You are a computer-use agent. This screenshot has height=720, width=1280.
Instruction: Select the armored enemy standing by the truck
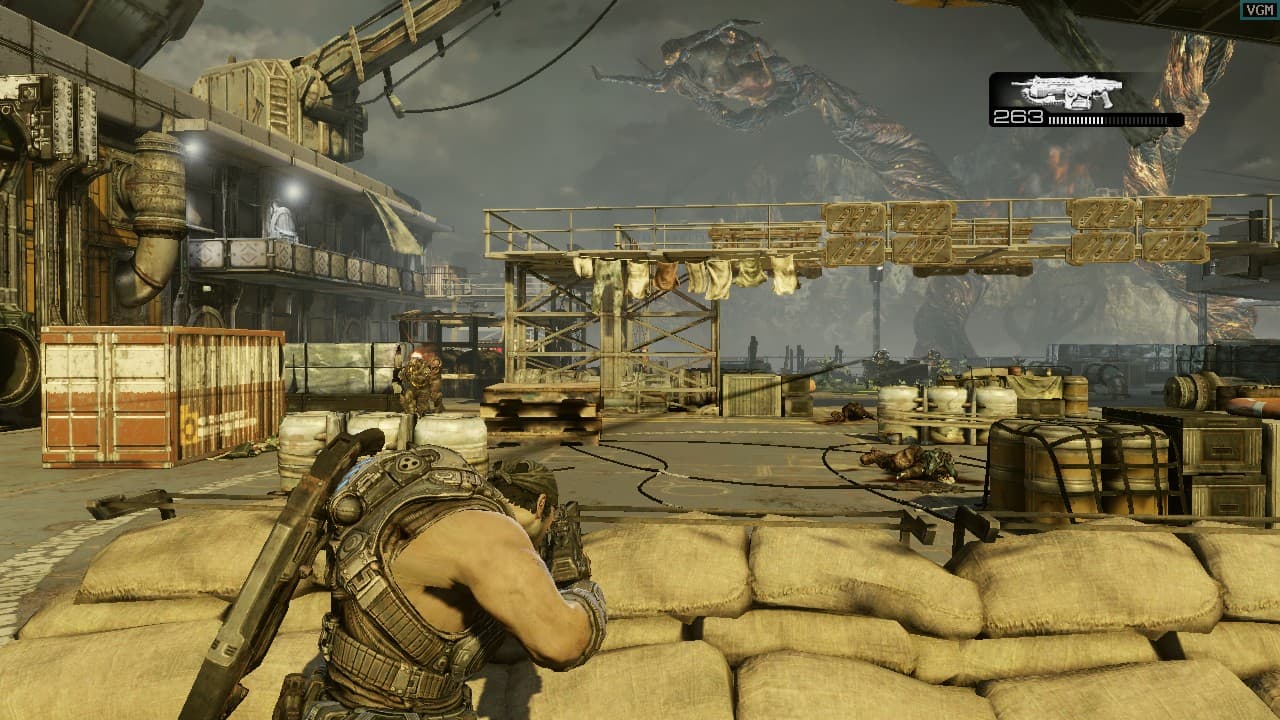420,385
